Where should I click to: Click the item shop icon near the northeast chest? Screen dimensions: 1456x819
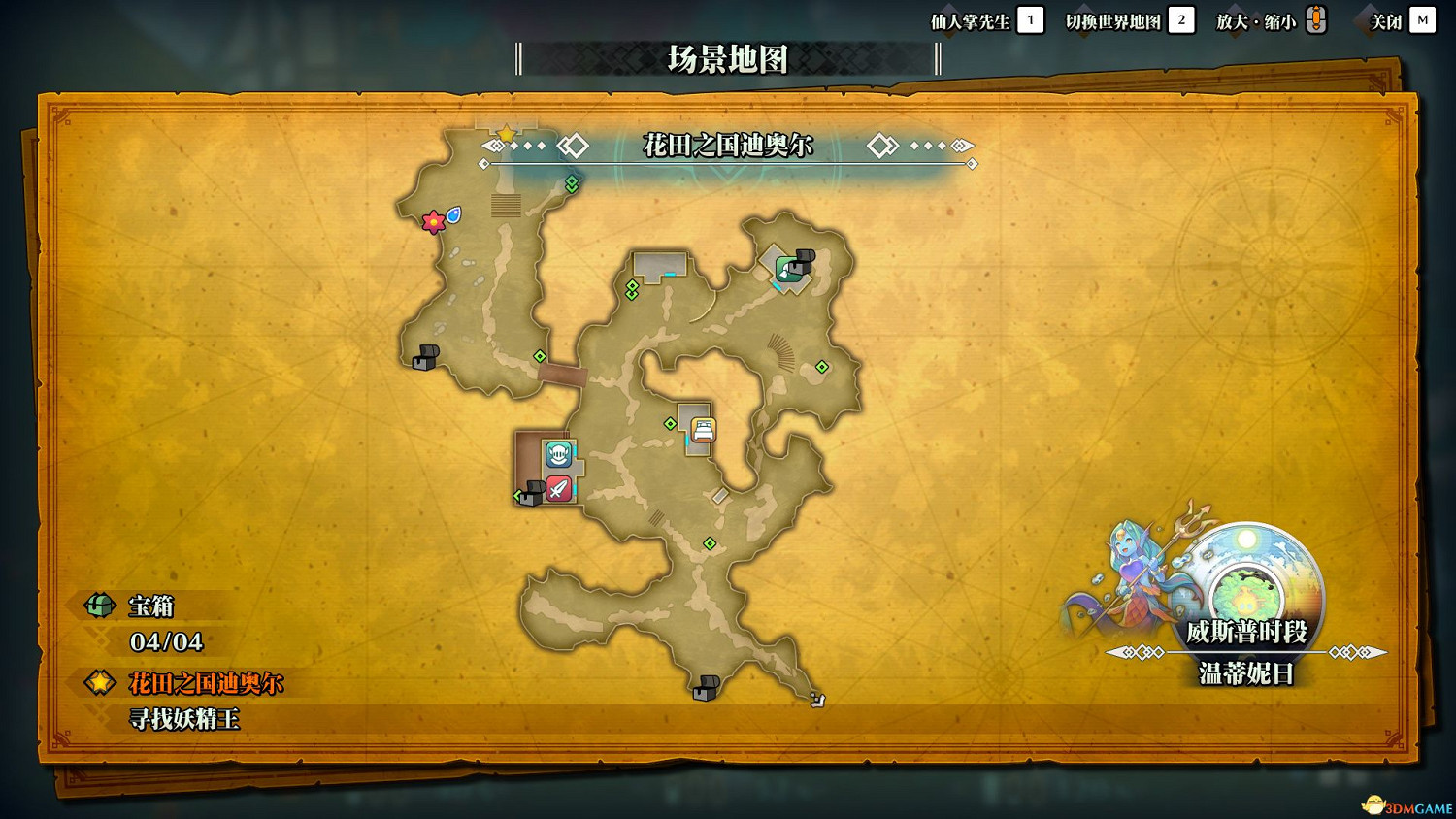tap(784, 269)
